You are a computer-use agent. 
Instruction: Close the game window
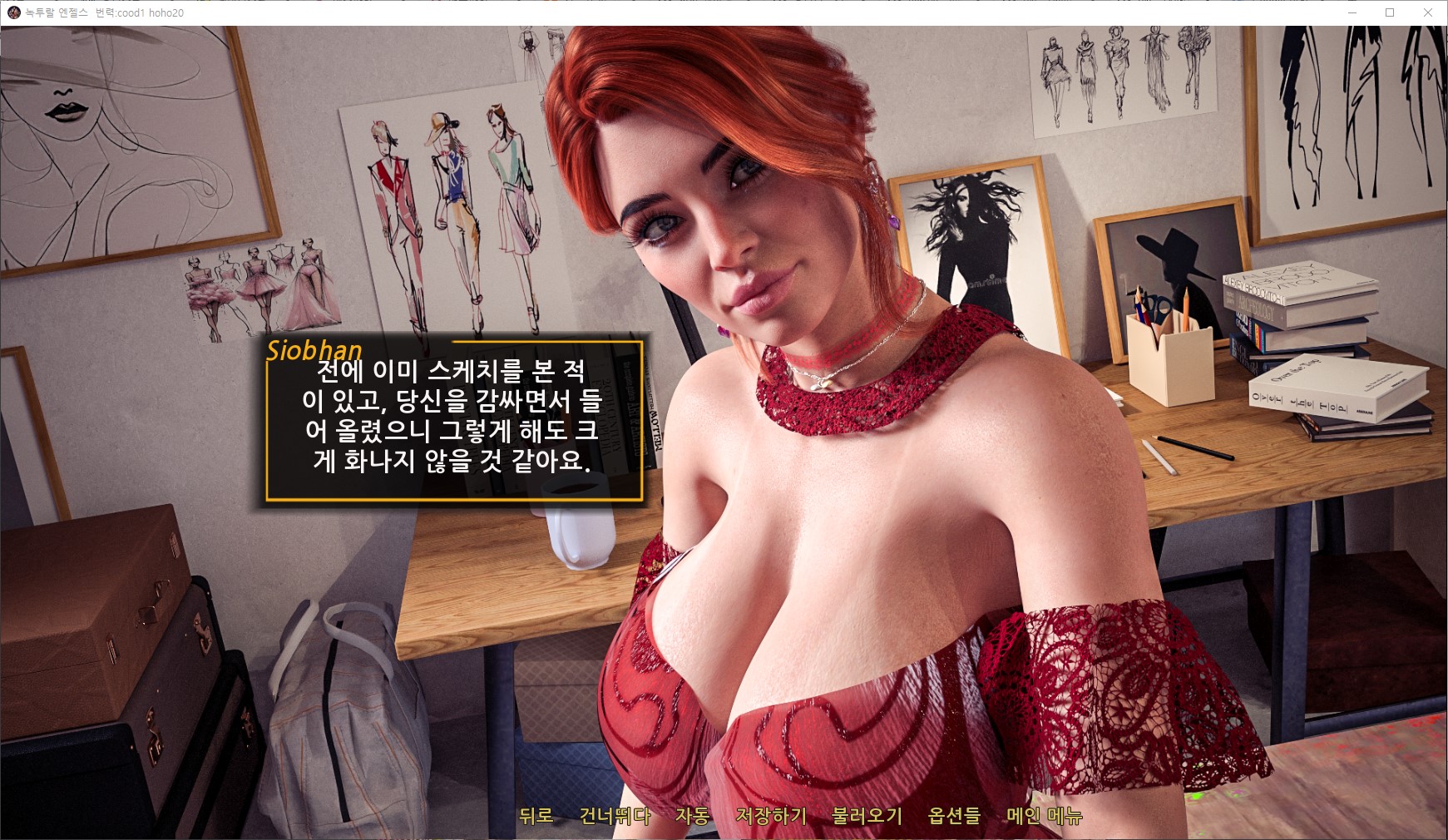coord(1428,12)
